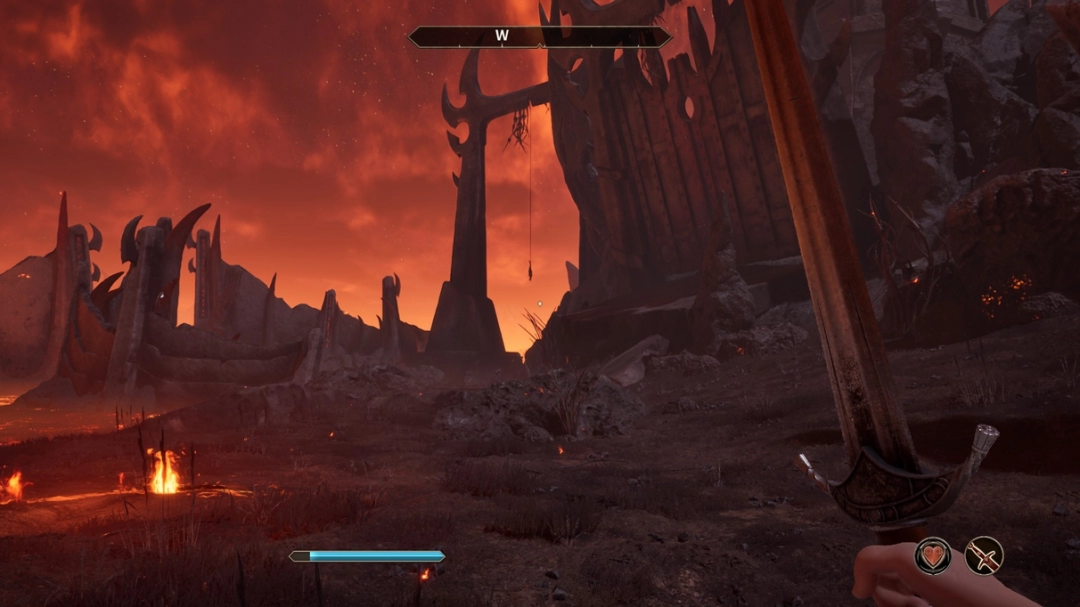
Task: Select the heart-shaped healing spell icon
Action: pyautogui.click(x=933, y=556)
